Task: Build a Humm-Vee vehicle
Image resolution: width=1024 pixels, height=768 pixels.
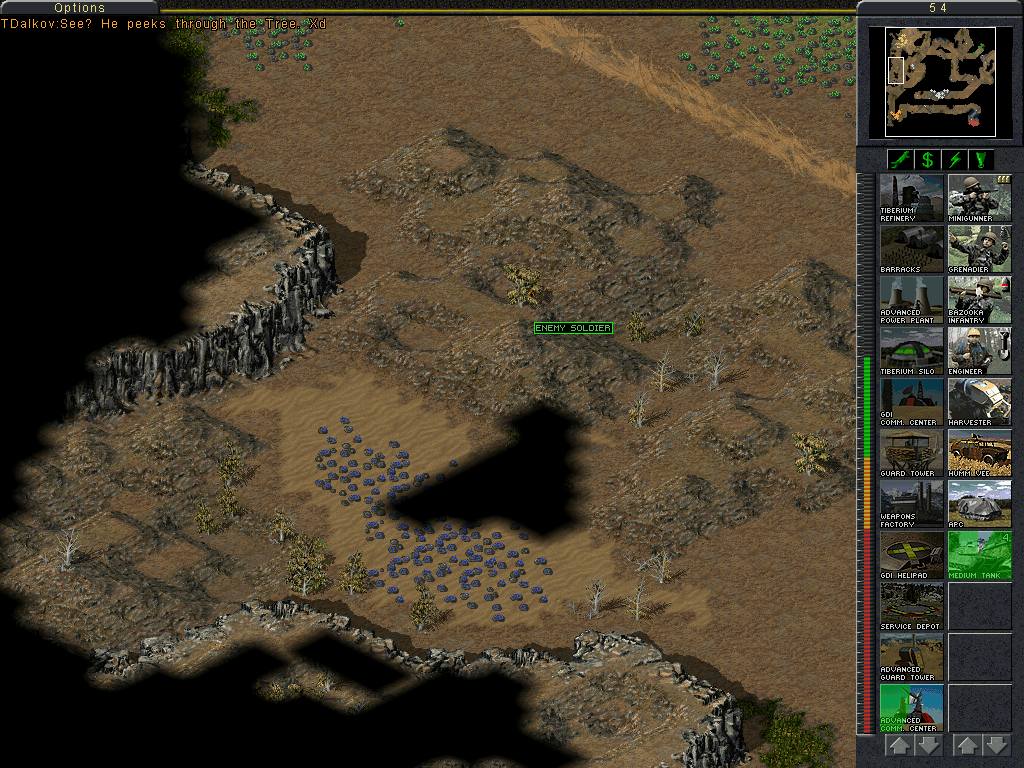Action: click(x=979, y=453)
